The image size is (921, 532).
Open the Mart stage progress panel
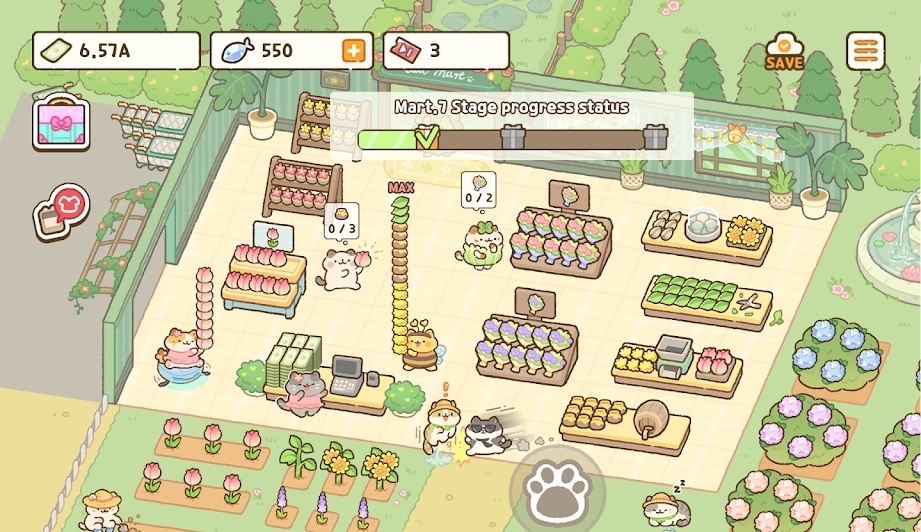coord(512,108)
